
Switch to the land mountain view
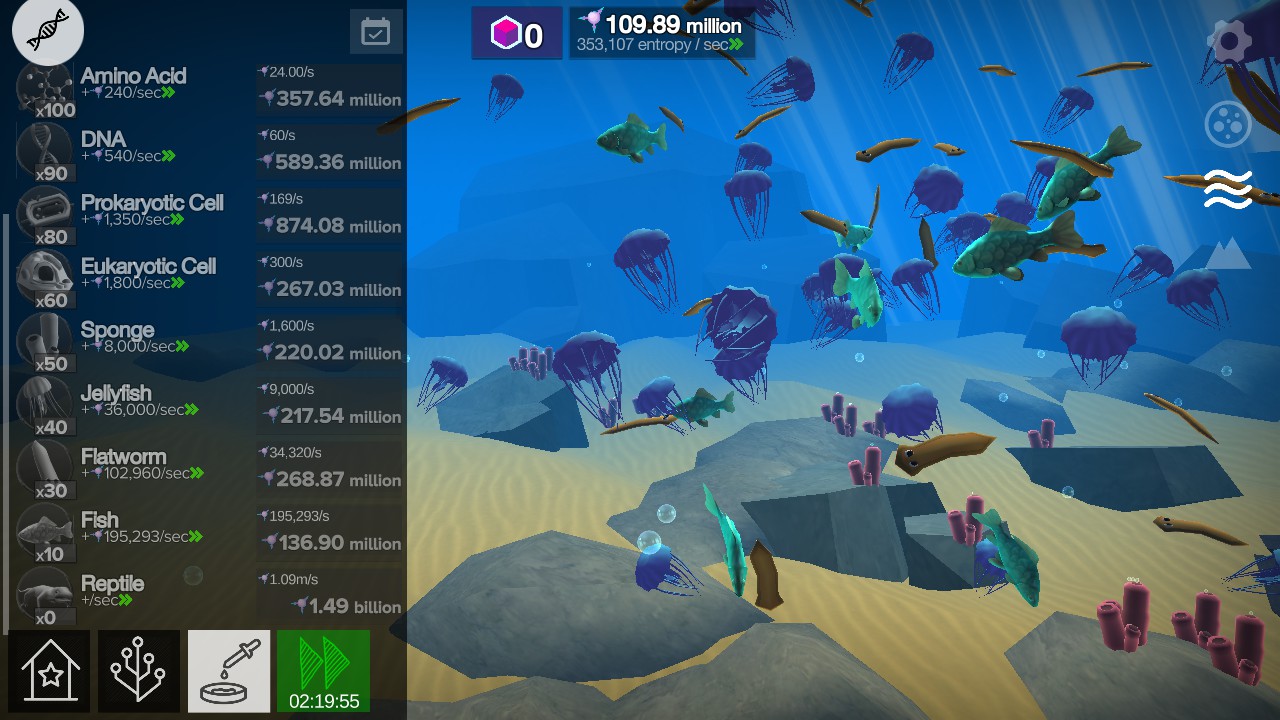click(x=1228, y=253)
